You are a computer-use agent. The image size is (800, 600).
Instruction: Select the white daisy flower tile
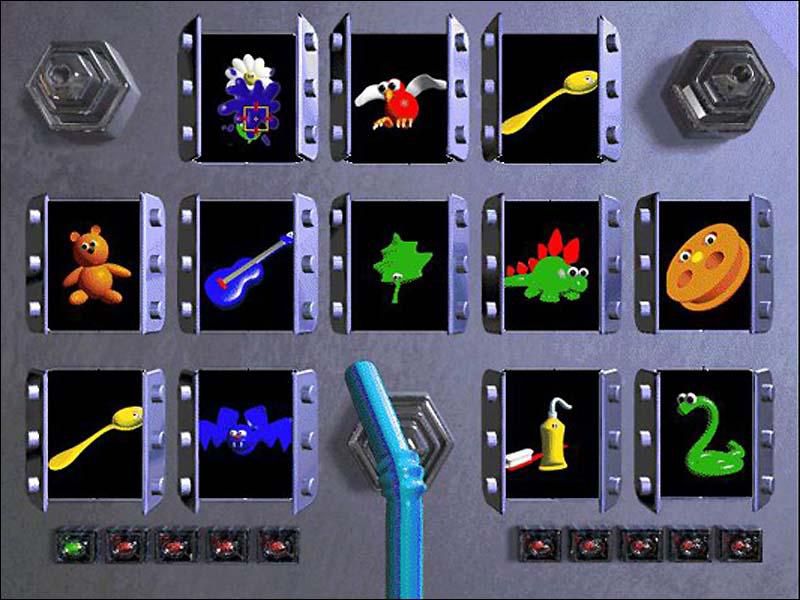pyautogui.click(x=249, y=97)
